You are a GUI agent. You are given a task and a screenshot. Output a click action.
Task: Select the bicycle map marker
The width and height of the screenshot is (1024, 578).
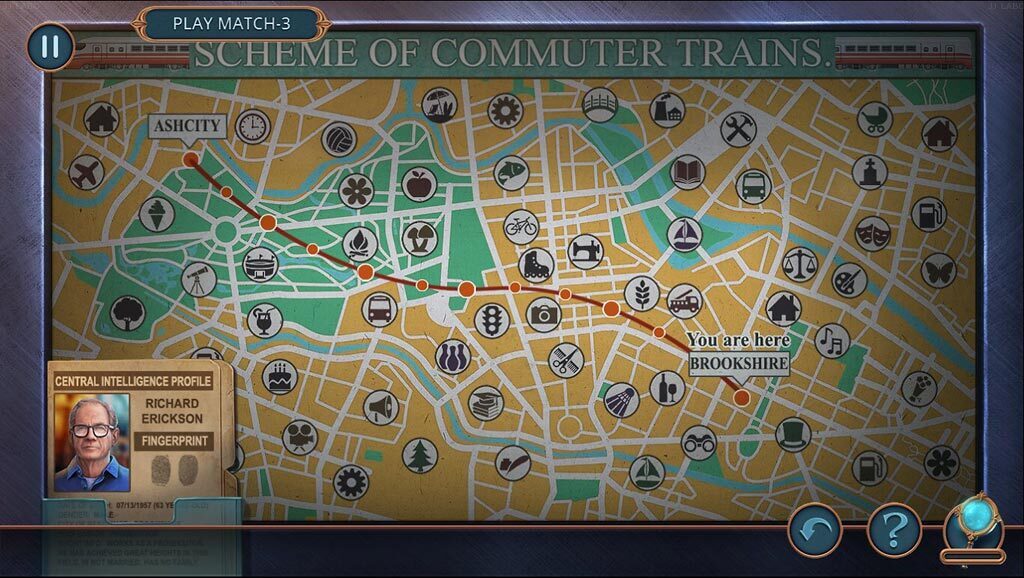point(521,226)
